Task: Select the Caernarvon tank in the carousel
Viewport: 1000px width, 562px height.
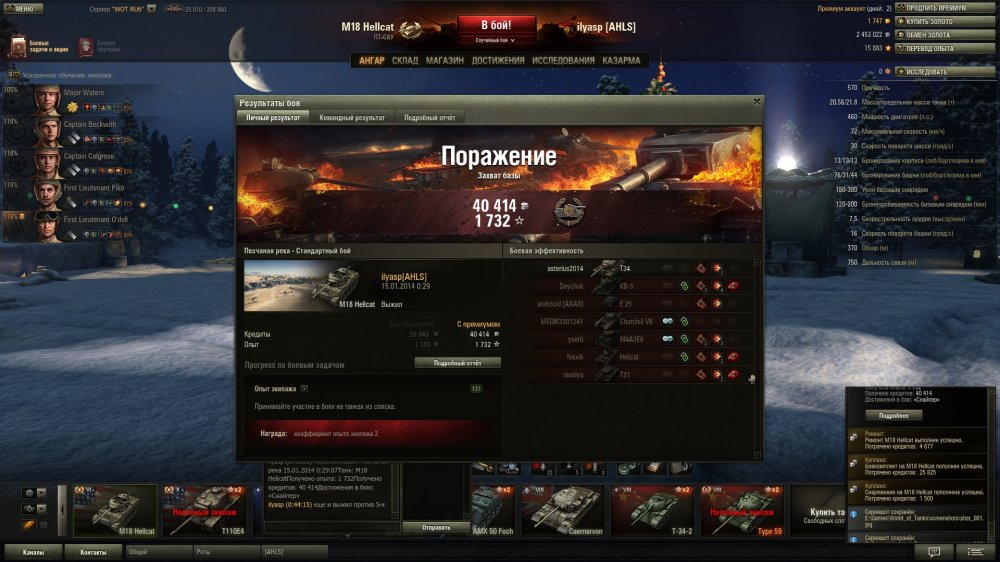Action: [x=563, y=509]
